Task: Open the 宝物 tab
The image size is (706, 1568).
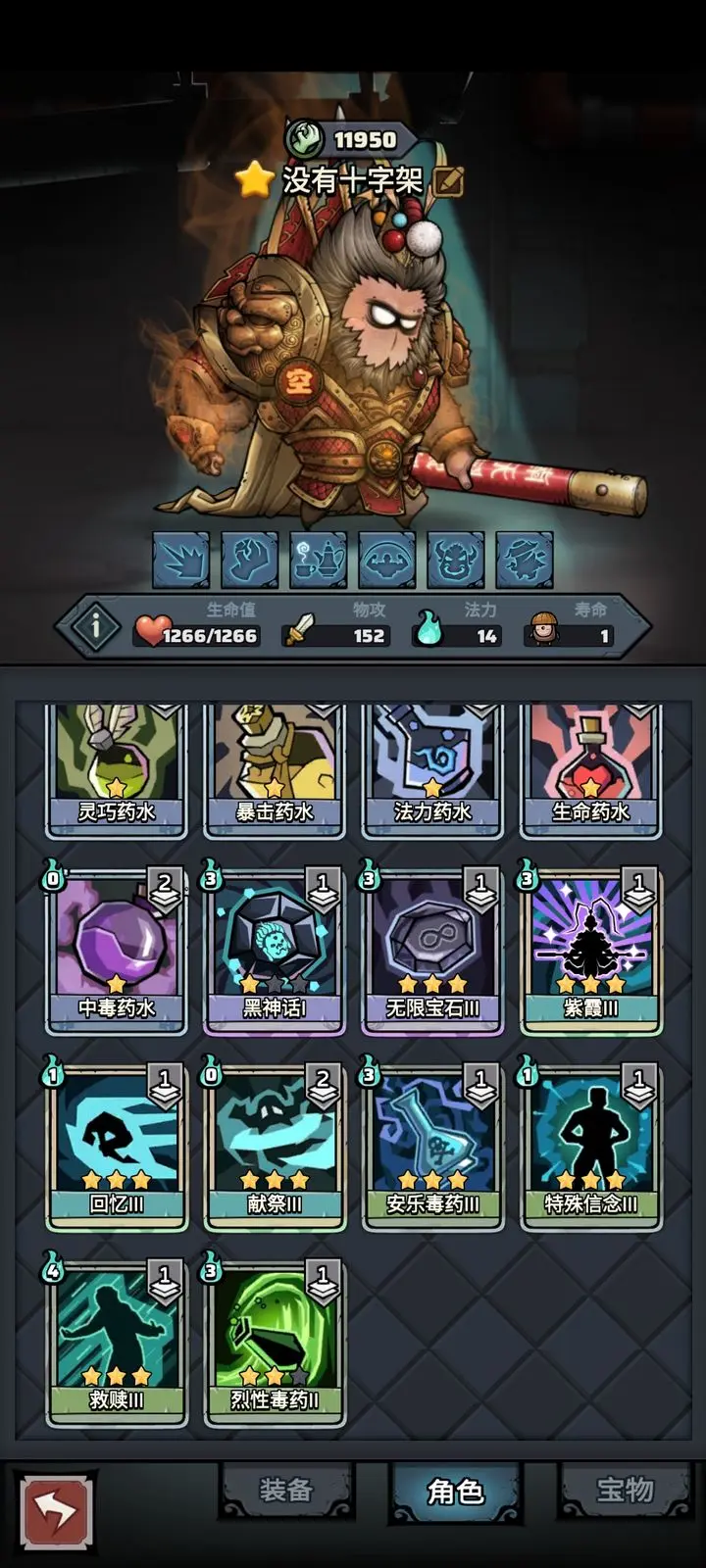Action: coord(625,1491)
